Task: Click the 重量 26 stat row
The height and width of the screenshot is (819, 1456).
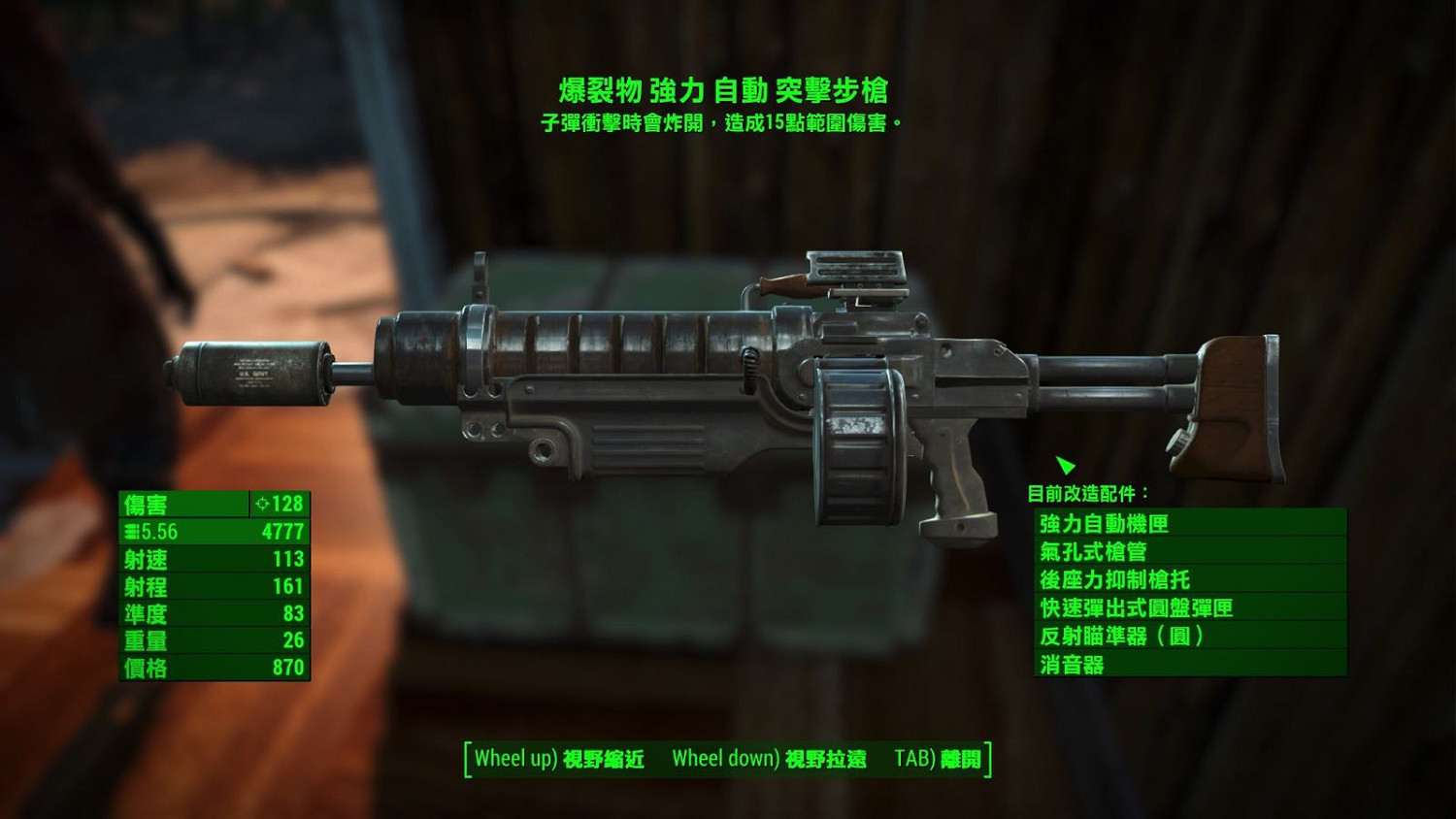Action: coord(212,641)
